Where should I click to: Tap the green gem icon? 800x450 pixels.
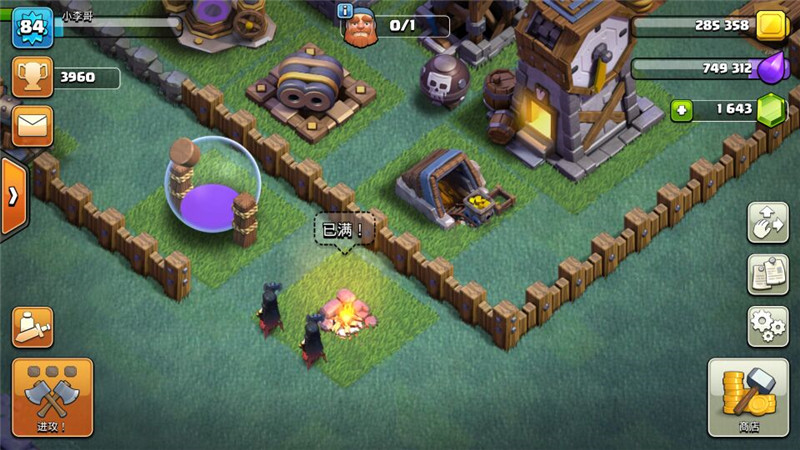[771, 110]
